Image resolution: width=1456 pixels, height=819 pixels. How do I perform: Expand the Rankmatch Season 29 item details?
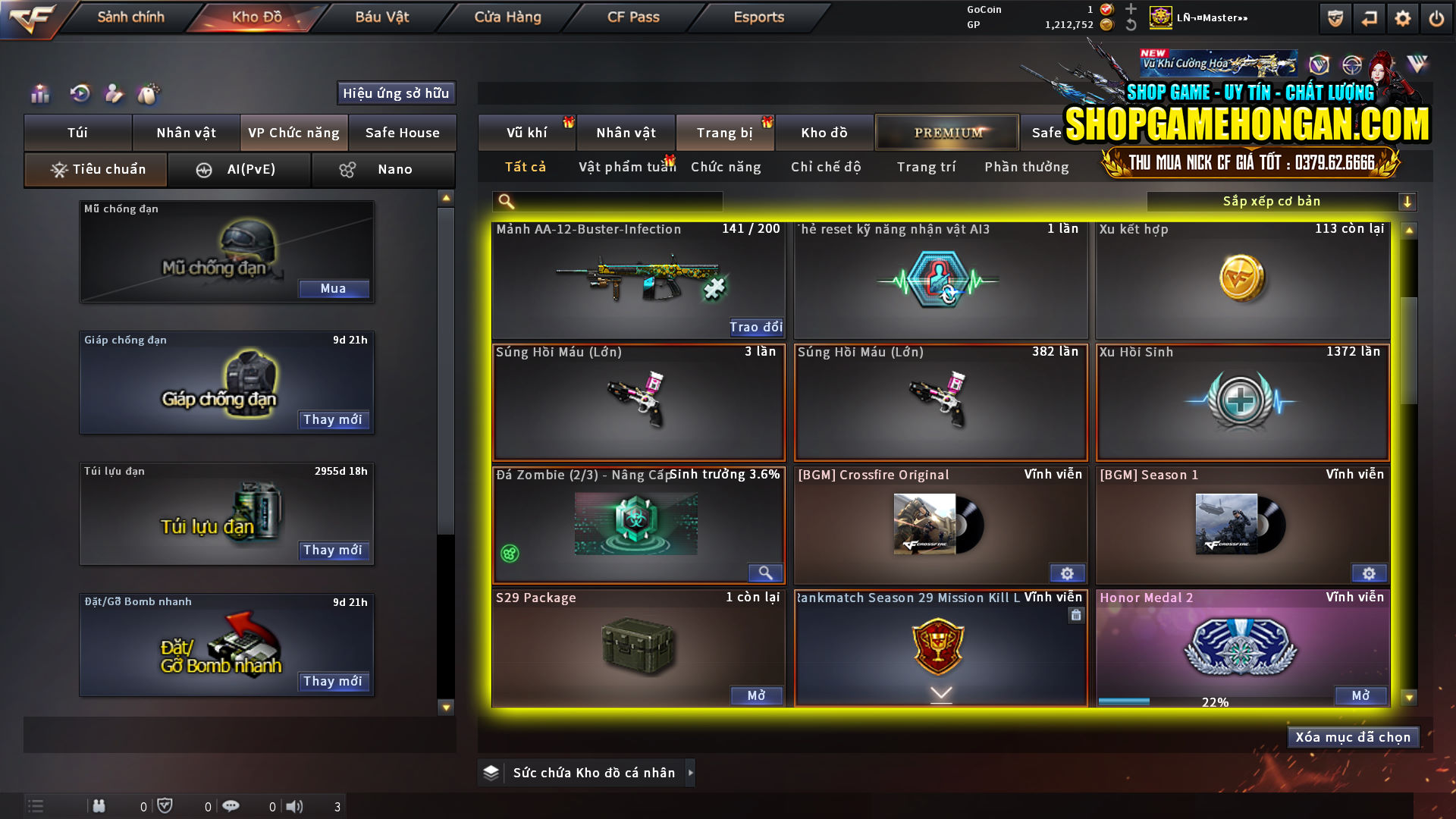tap(940, 694)
